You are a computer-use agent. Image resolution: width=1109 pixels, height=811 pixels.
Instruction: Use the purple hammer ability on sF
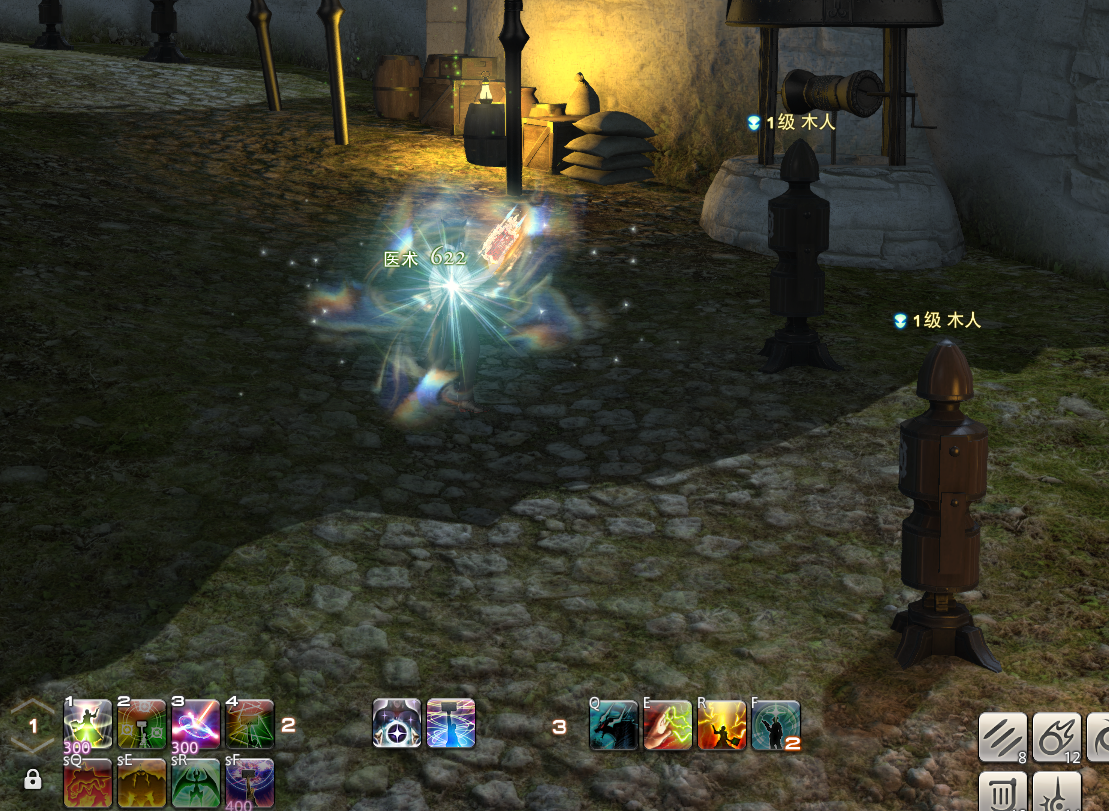click(x=249, y=782)
